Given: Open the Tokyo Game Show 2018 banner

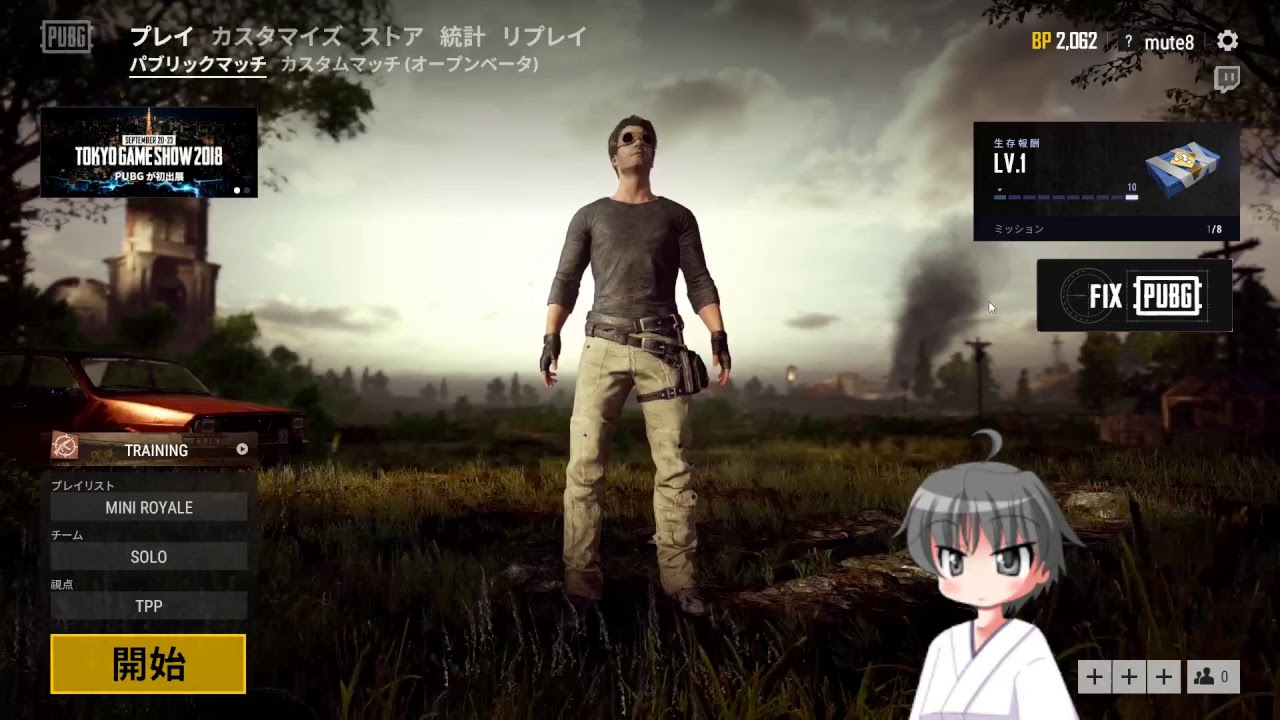Looking at the screenshot, I should click(x=148, y=152).
